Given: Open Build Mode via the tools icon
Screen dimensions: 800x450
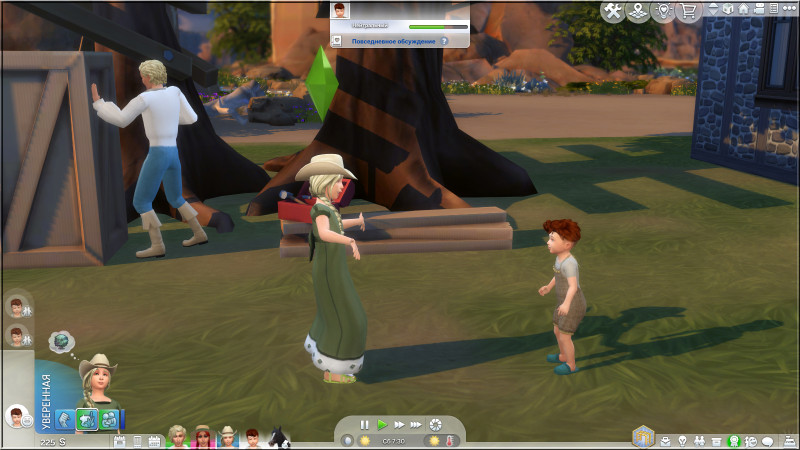Looking at the screenshot, I should pos(613,11).
